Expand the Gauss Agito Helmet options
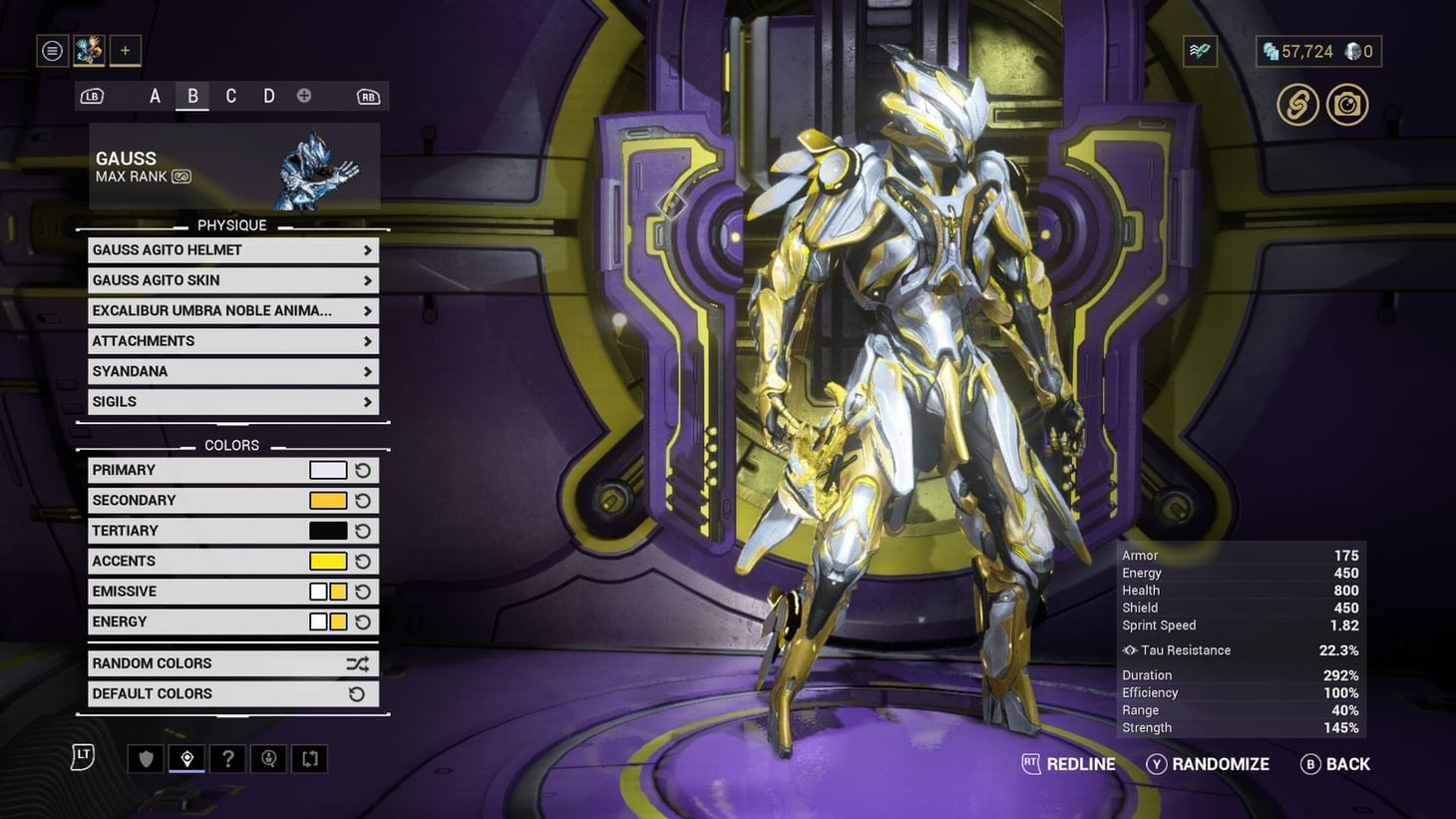This screenshot has width=1456, height=819. pyautogui.click(x=232, y=249)
